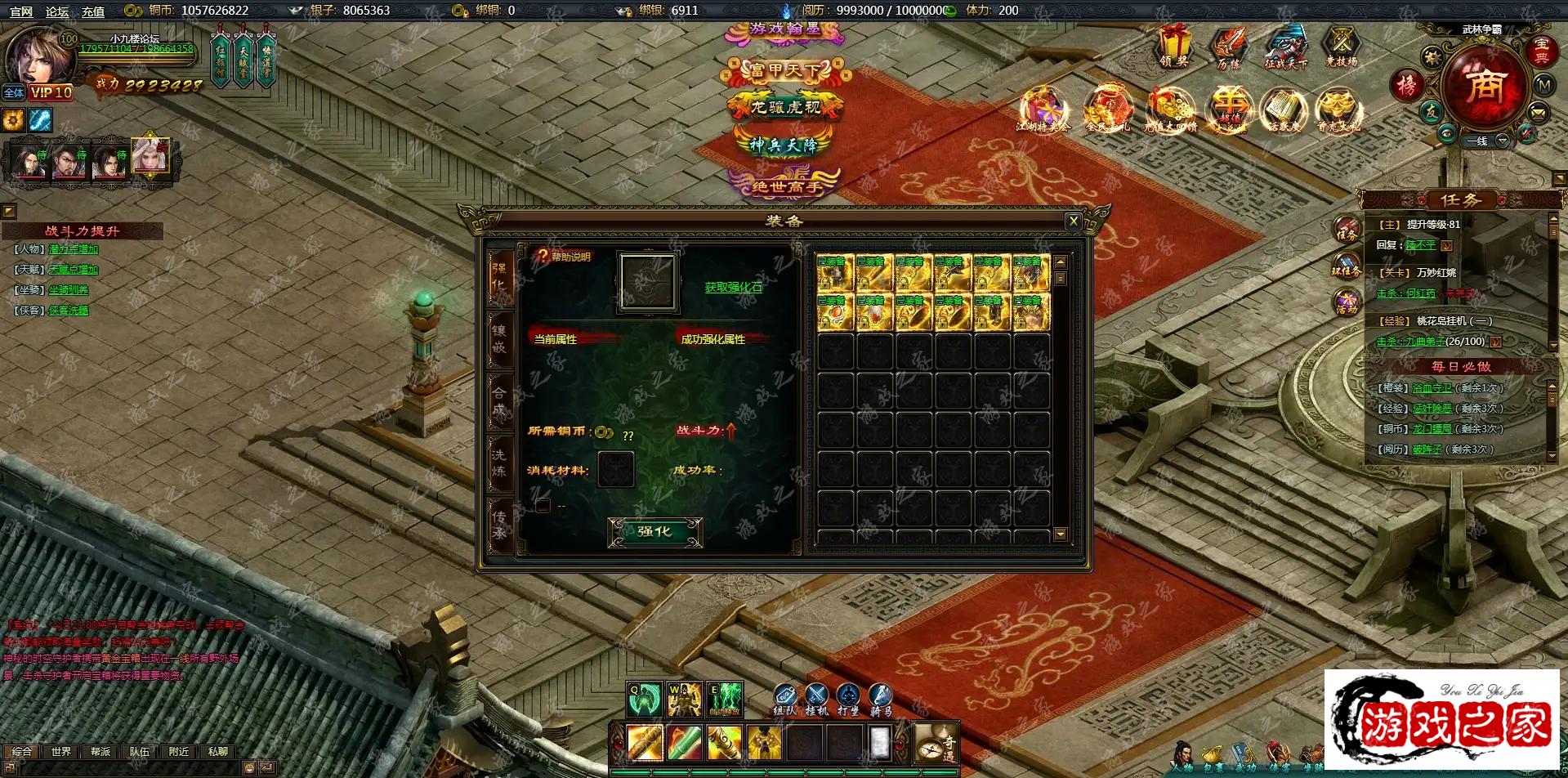The width and height of the screenshot is (1568, 778).
Task: Open the 领奖 gift box rewards
Action: (x=1174, y=46)
